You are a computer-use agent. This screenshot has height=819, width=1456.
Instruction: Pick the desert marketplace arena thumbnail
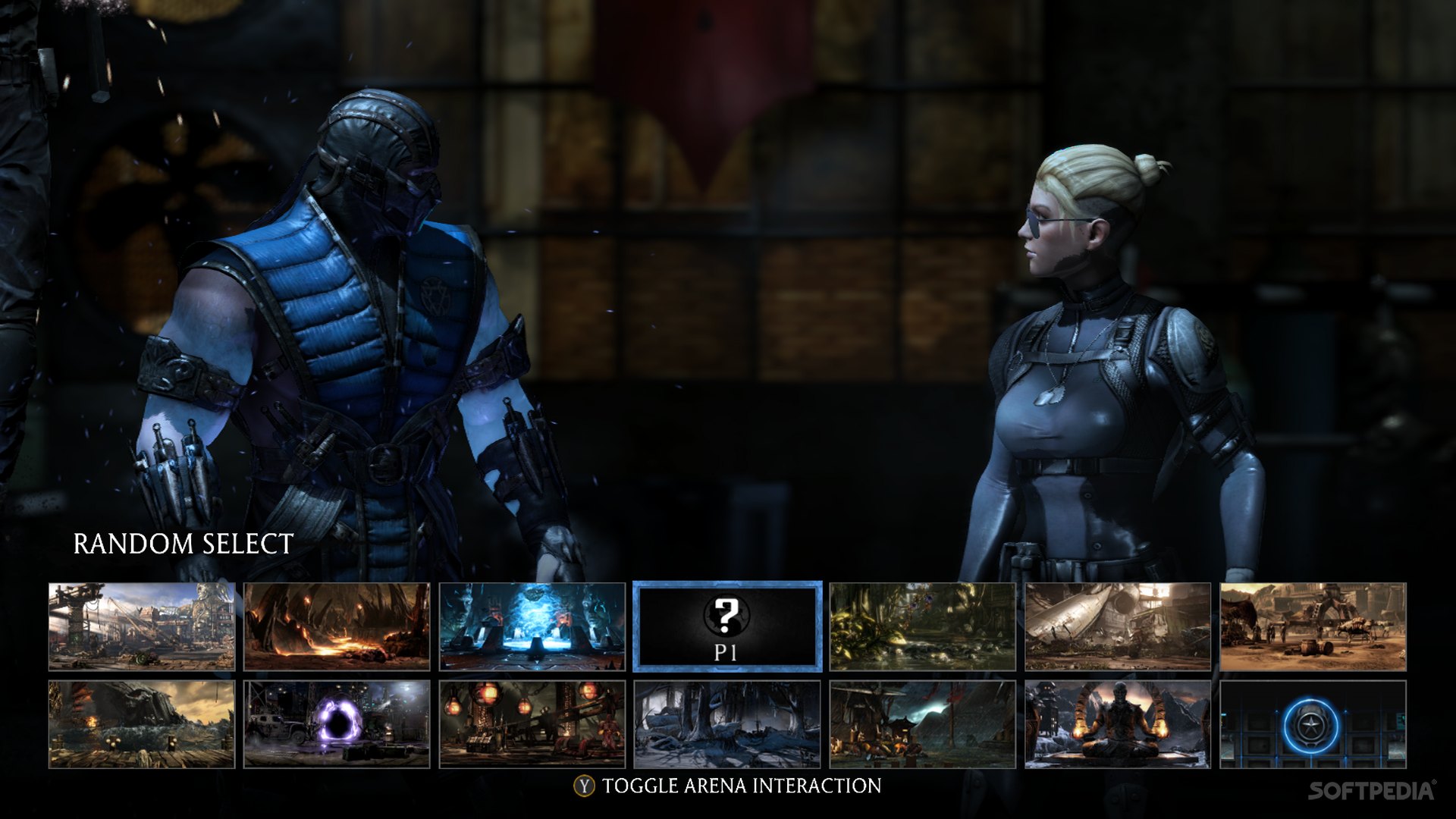point(1313,626)
